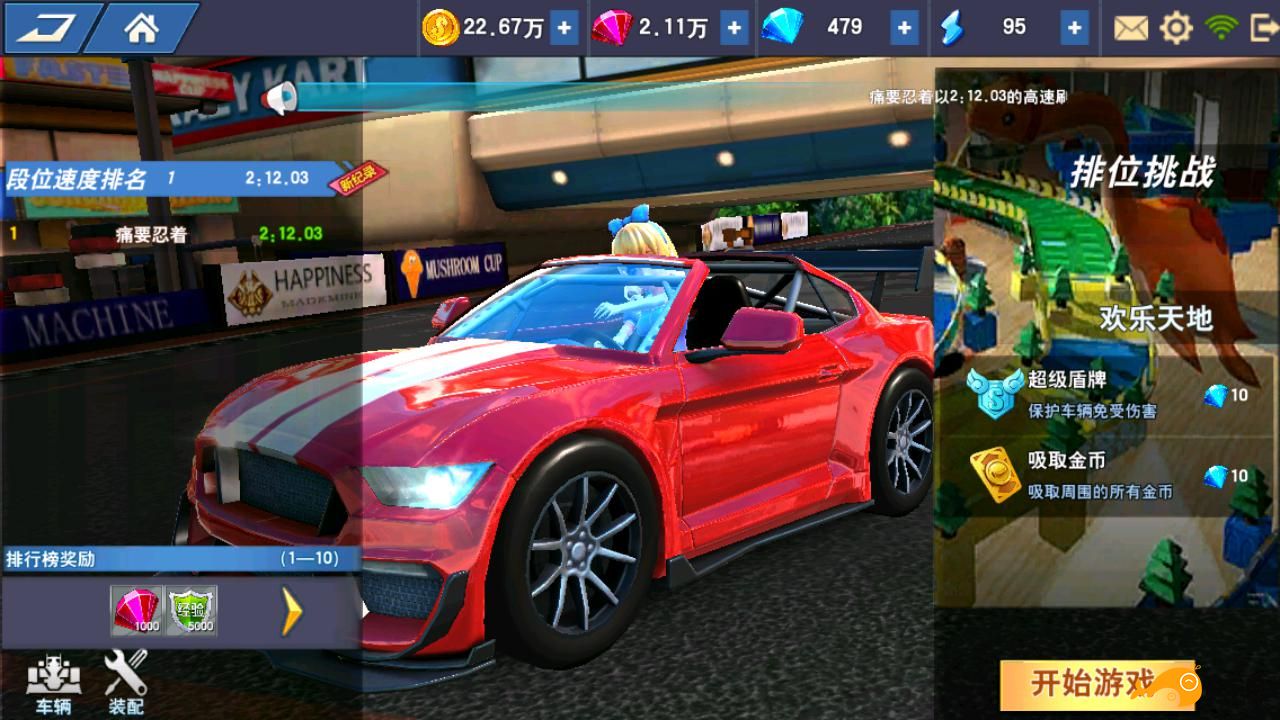Exit via the logout door icon
The height and width of the screenshot is (720, 1280).
pos(1263,28)
